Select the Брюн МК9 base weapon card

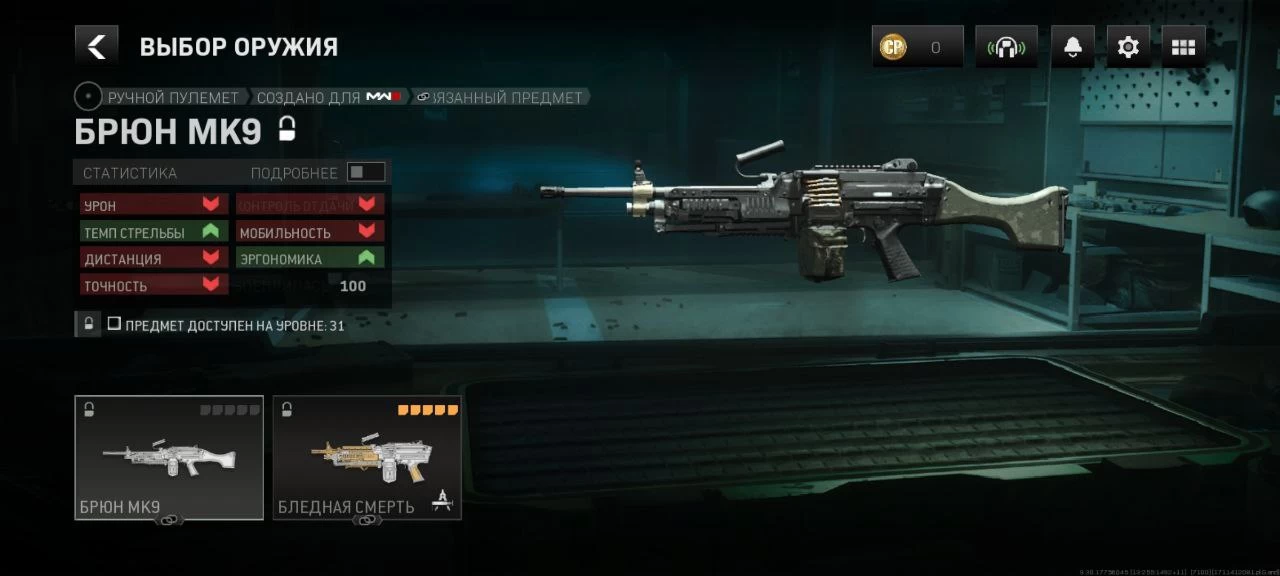(169, 457)
